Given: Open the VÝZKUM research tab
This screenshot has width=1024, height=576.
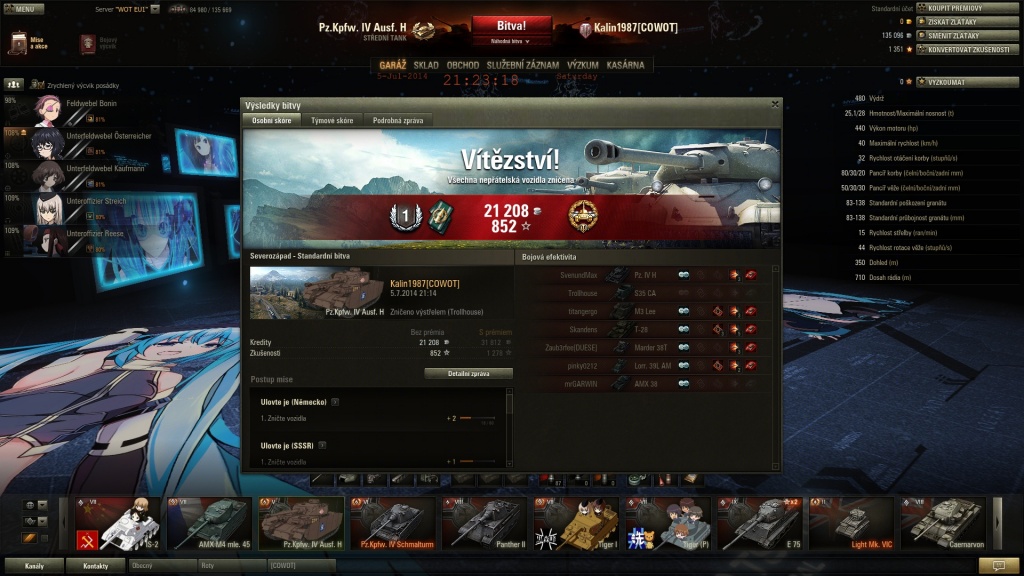Looking at the screenshot, I should tap(583, 65).
